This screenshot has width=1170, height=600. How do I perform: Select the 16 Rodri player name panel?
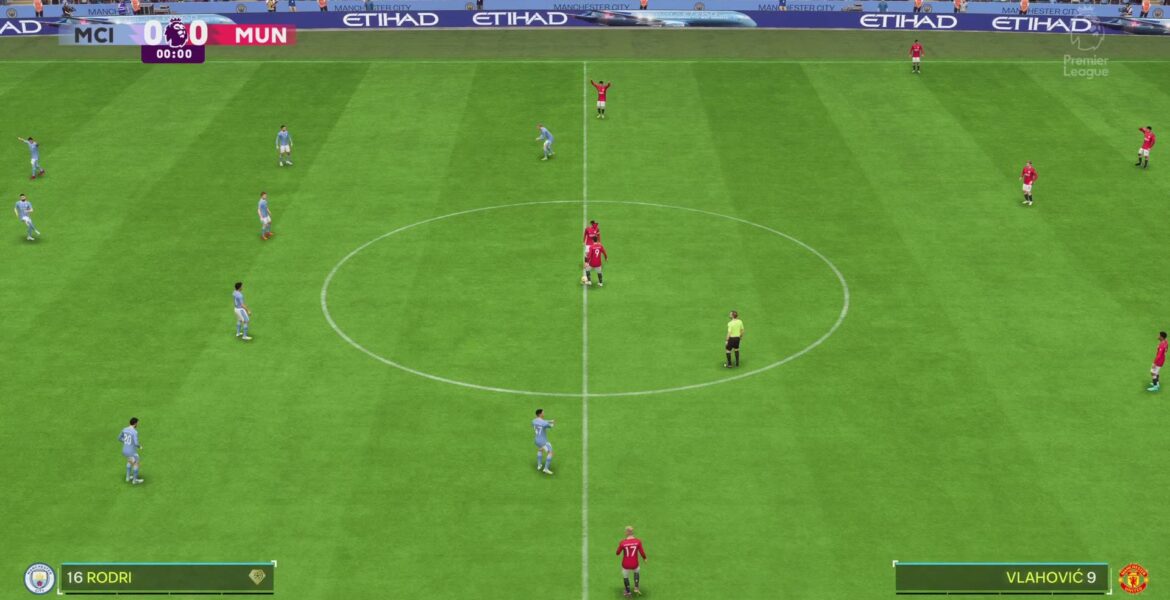(x=165, y=578)
